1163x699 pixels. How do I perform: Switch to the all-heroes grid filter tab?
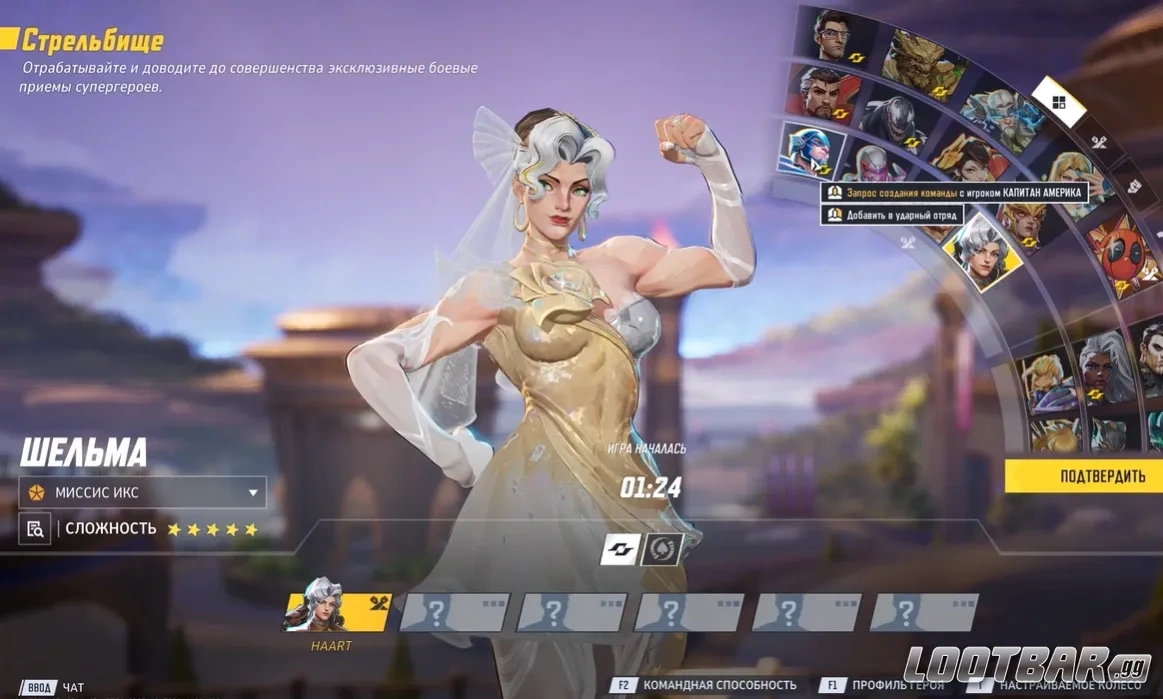[x=1059, y=102]
